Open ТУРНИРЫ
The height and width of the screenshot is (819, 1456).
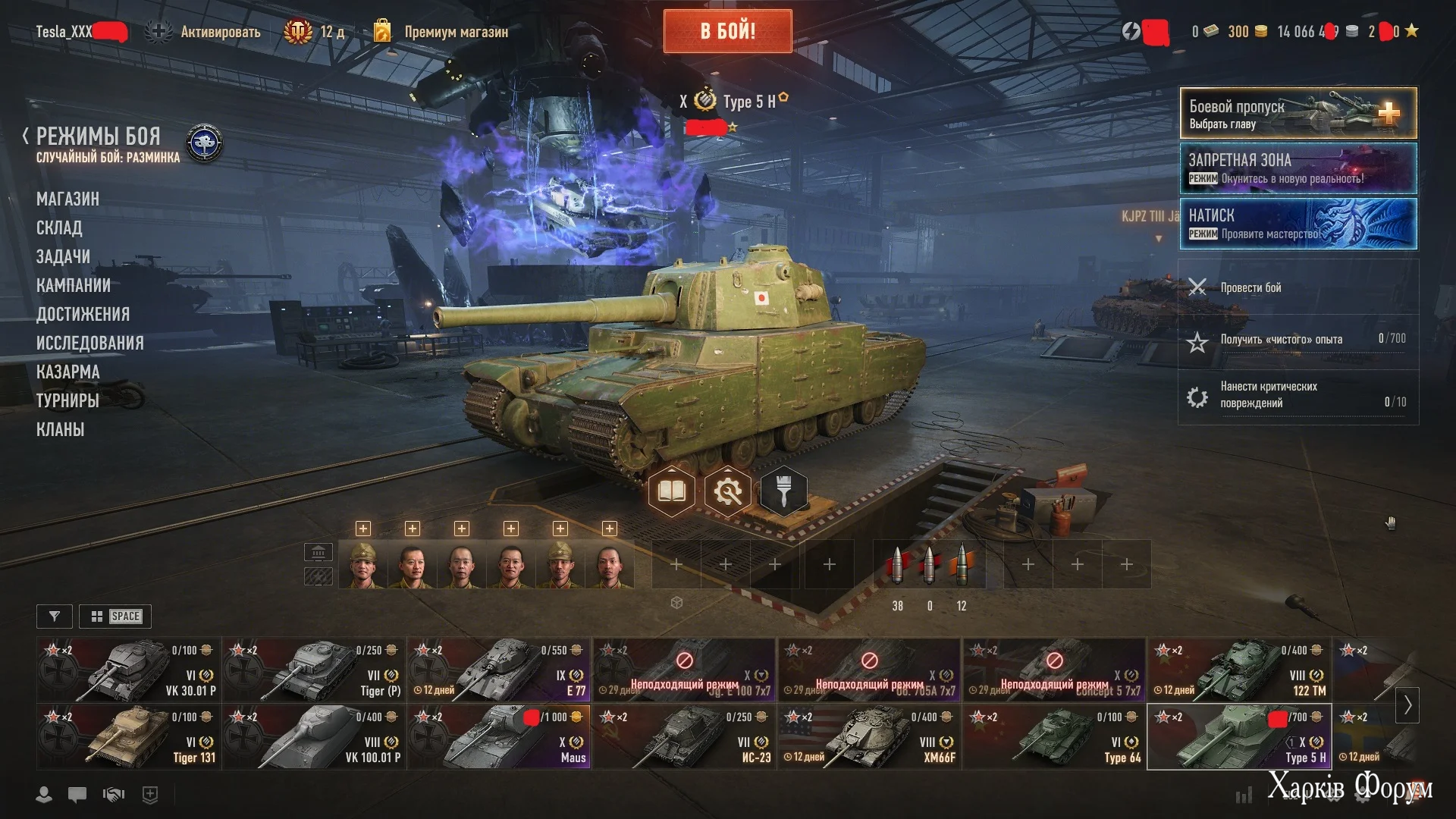67,400
